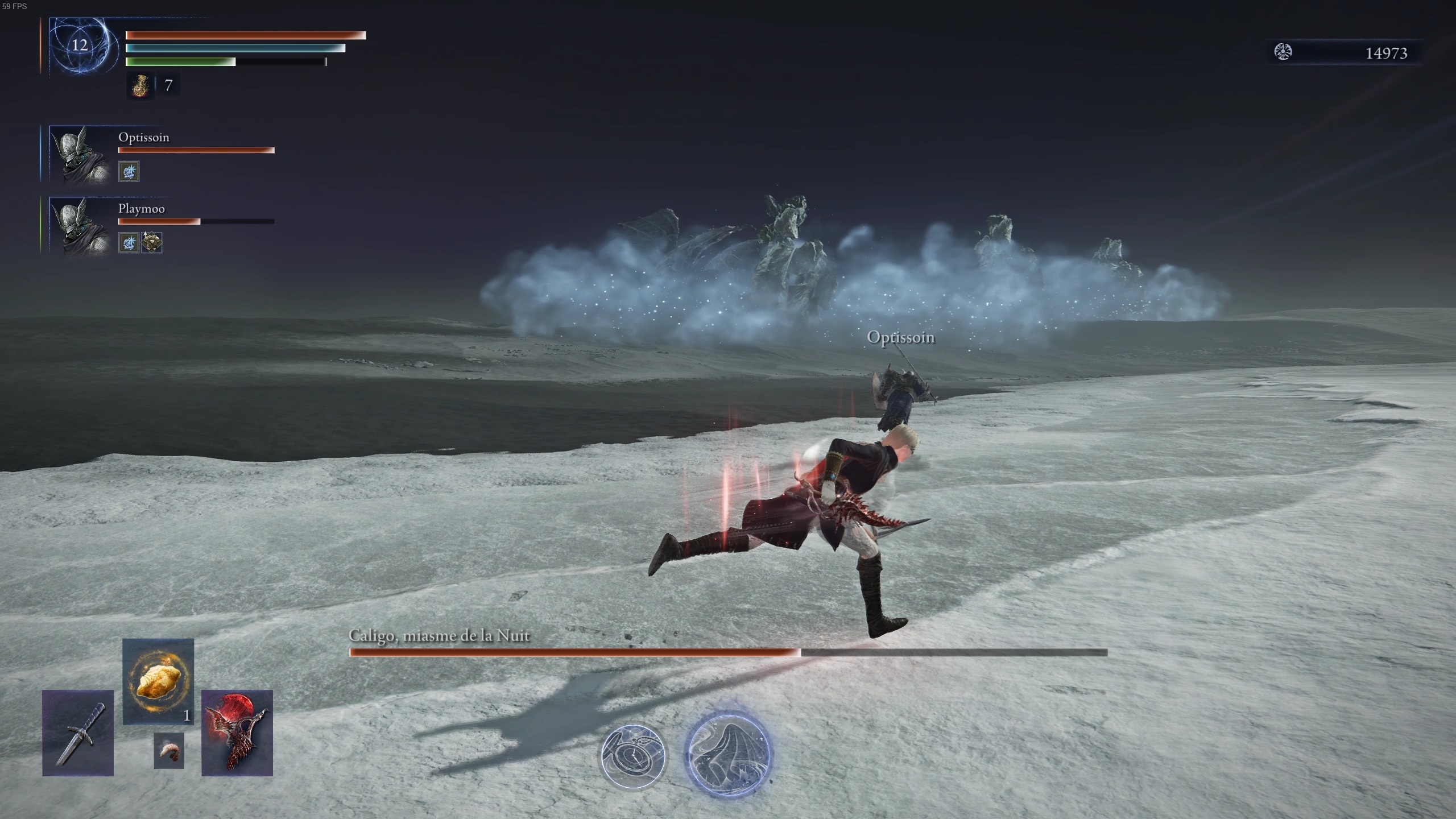Click Optissoin's red health bar
1456x819 pixels.
click(196, 150)
